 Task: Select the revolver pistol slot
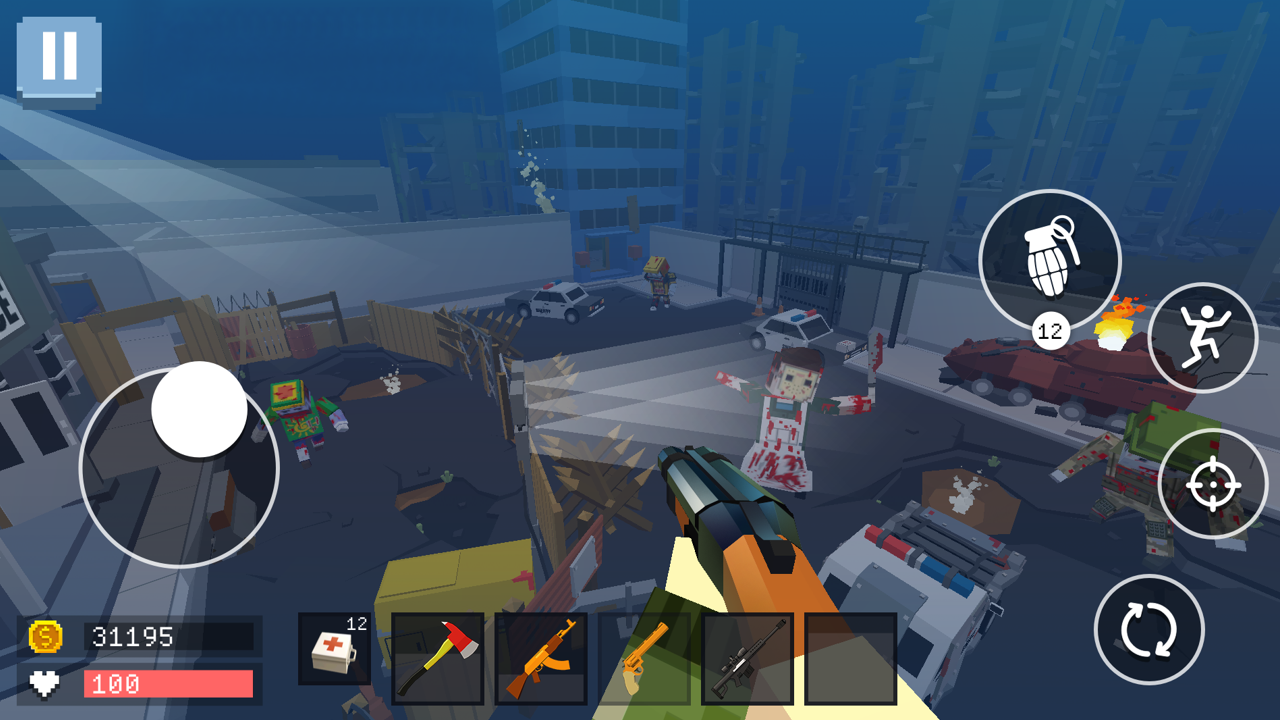pos(642,657)
